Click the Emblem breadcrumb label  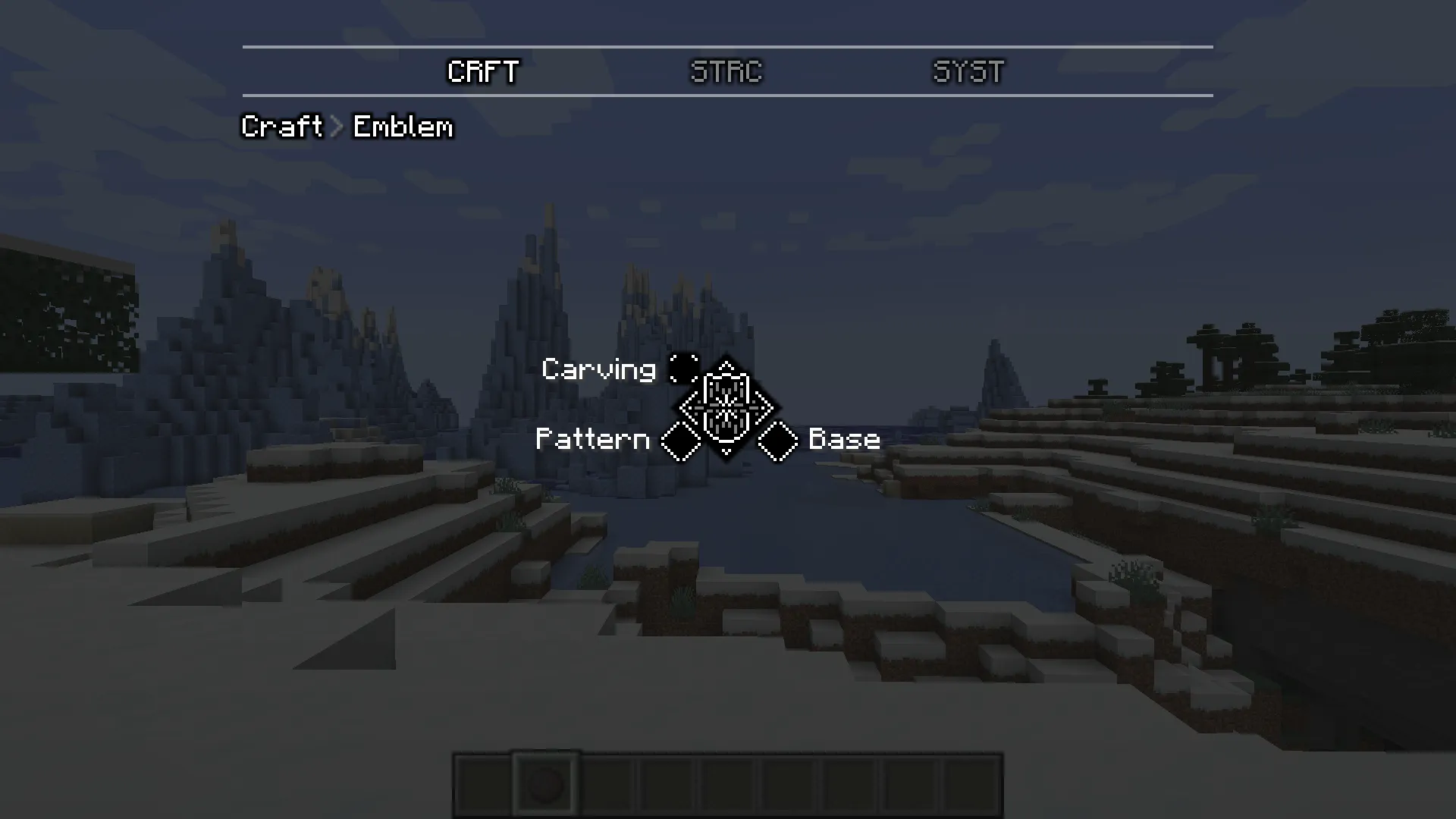[401, 127]
